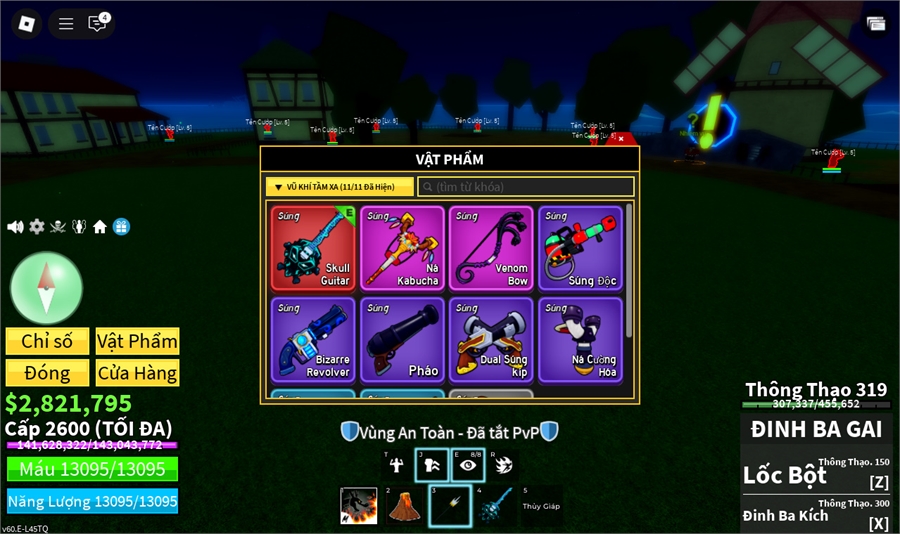Select the Pháo cannon item
This screenshot has width=900, height=534.
pos(402,340)
